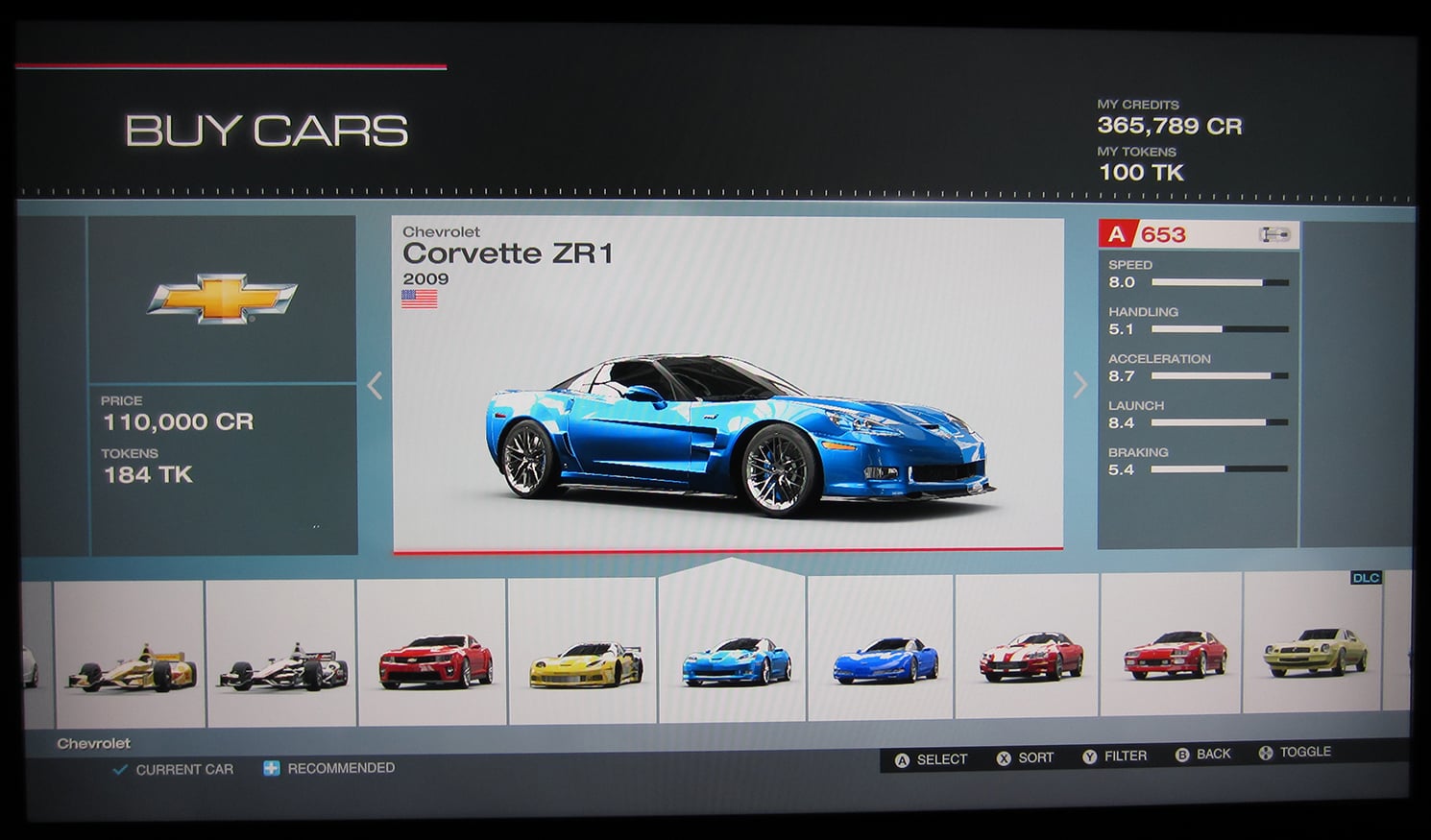Select the gold DLC Camaro thumbnail
This screenshot has width=1431, height=840.
pyautogui.click(x=1314, y=649)
